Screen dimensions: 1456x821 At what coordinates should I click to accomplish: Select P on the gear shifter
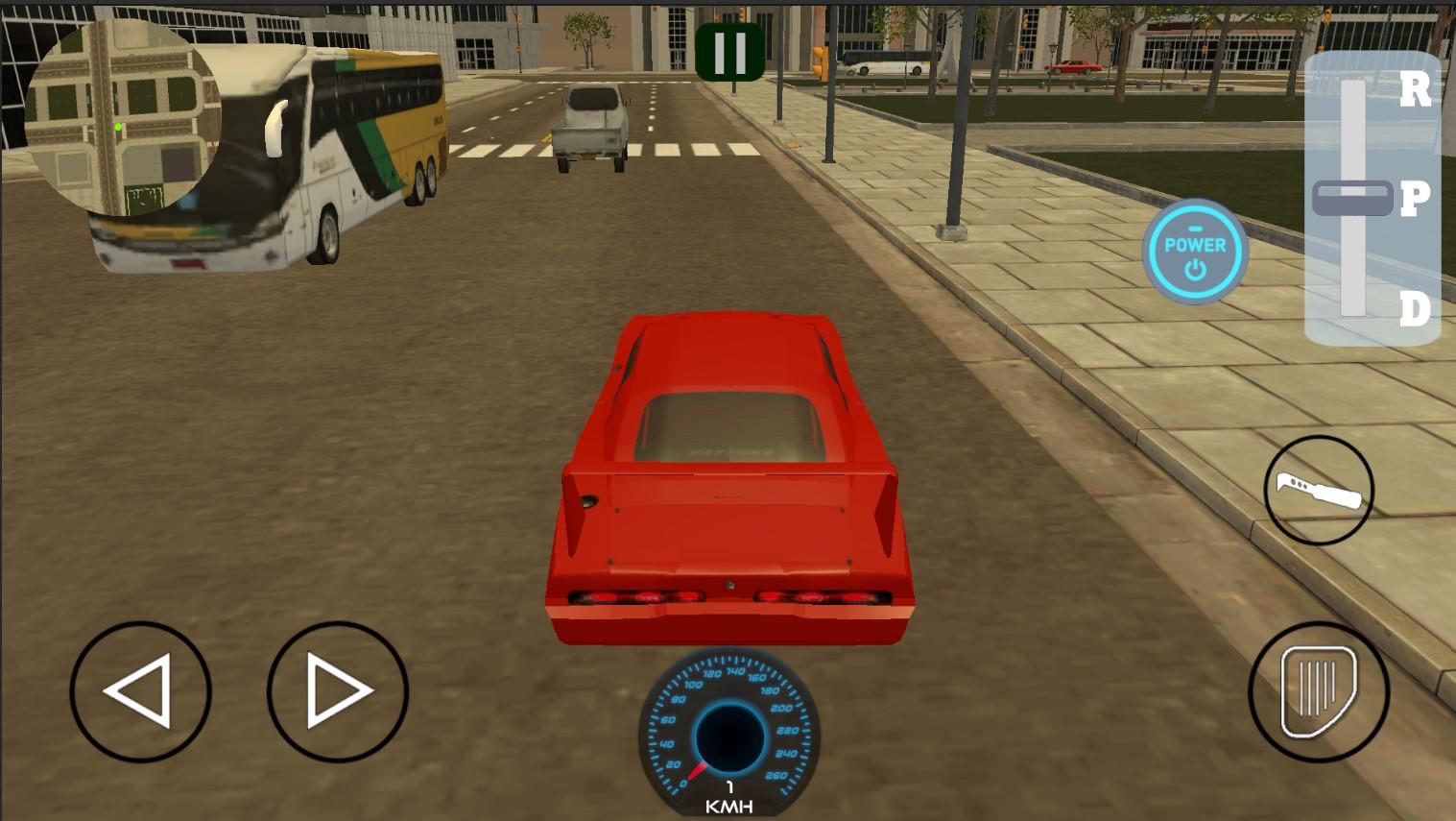[1415, 199]
